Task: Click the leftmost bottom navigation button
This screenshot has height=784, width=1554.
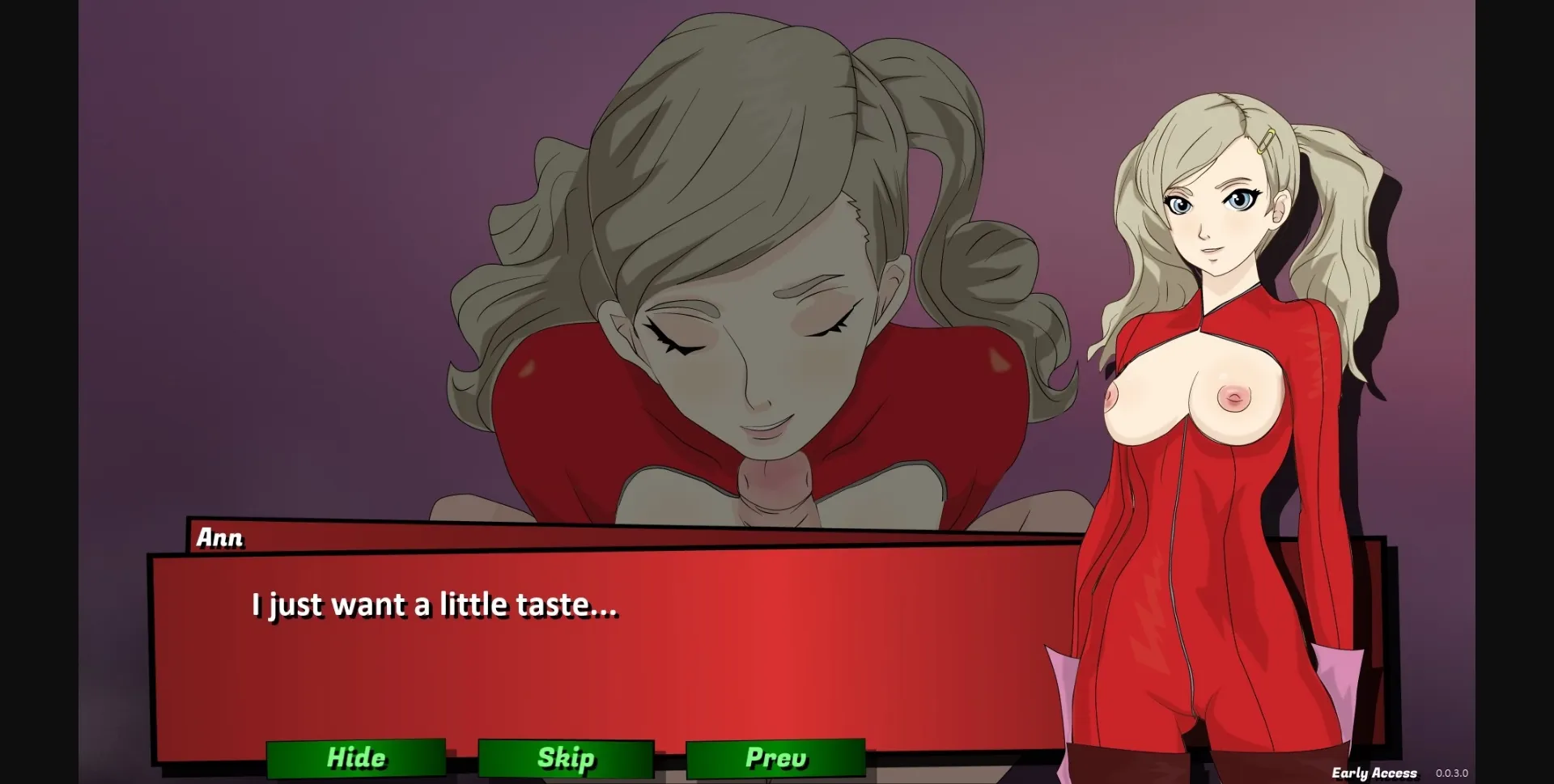Action: (356, 758)
